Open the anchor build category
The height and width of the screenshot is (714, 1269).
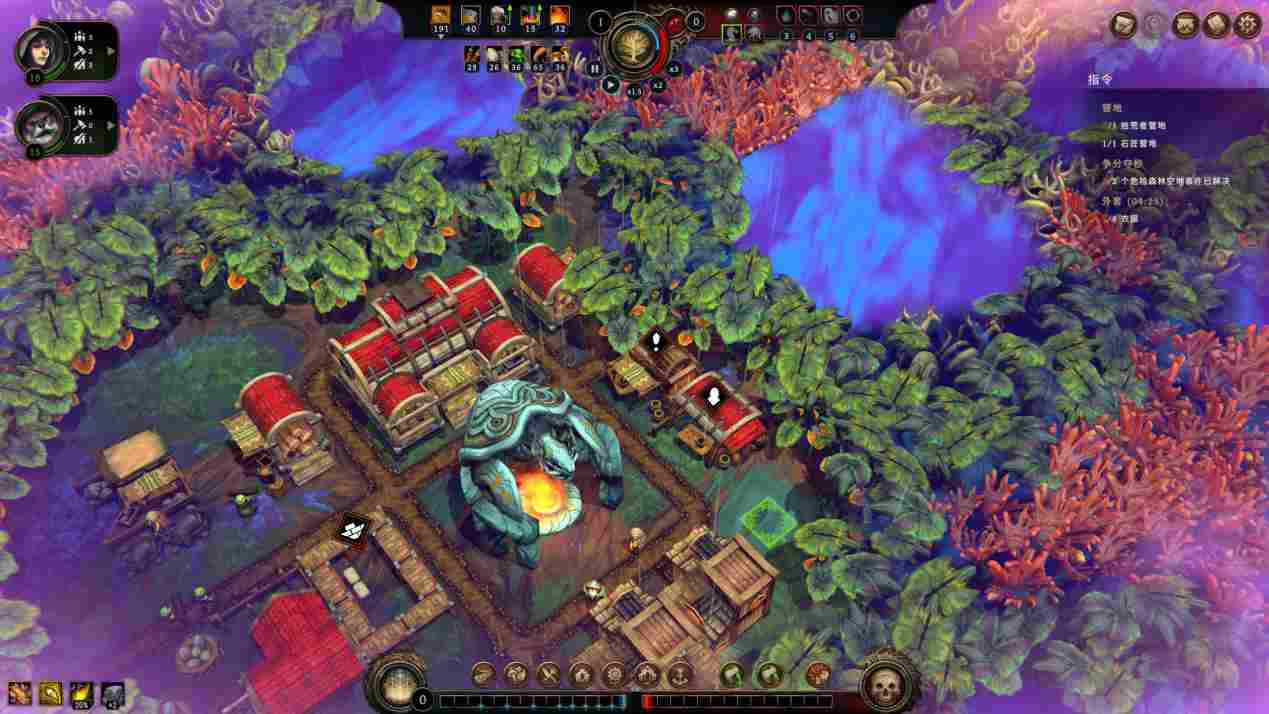pyautogui.click(x=680, y=674)
